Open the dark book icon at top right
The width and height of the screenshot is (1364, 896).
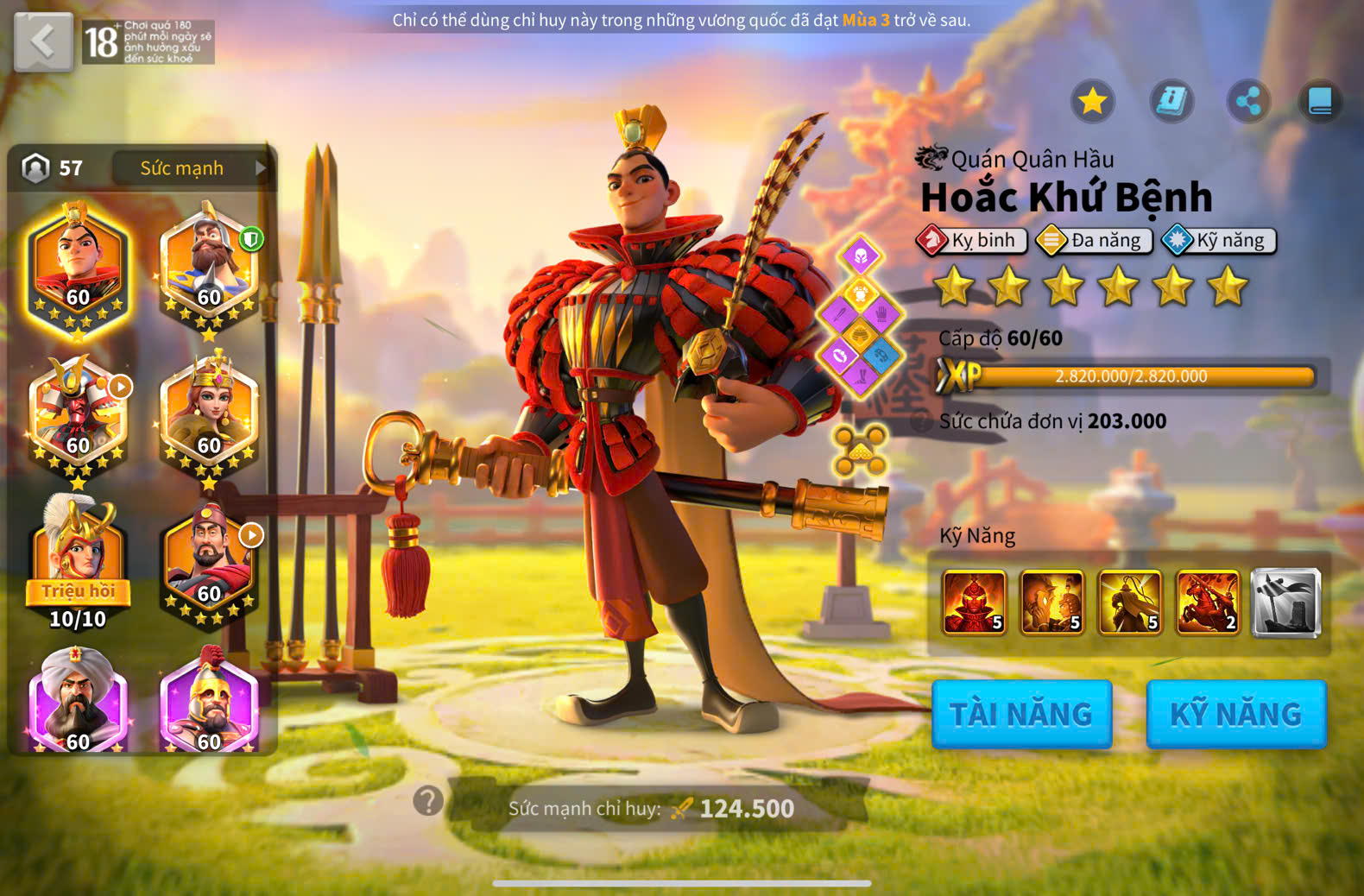[1320, 102]
